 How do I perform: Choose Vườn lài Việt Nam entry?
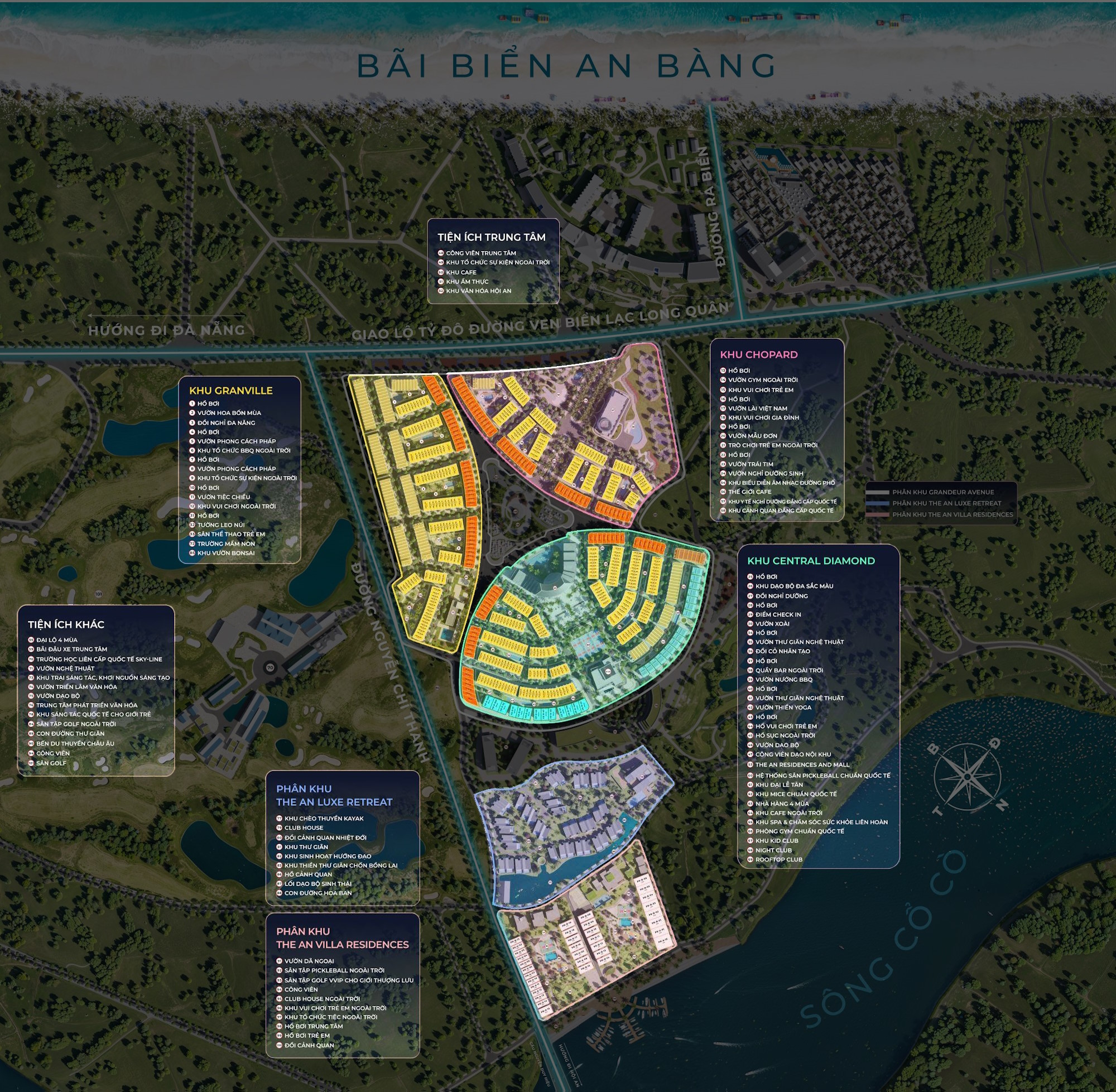pyautogui.click(x=757, y=408)
